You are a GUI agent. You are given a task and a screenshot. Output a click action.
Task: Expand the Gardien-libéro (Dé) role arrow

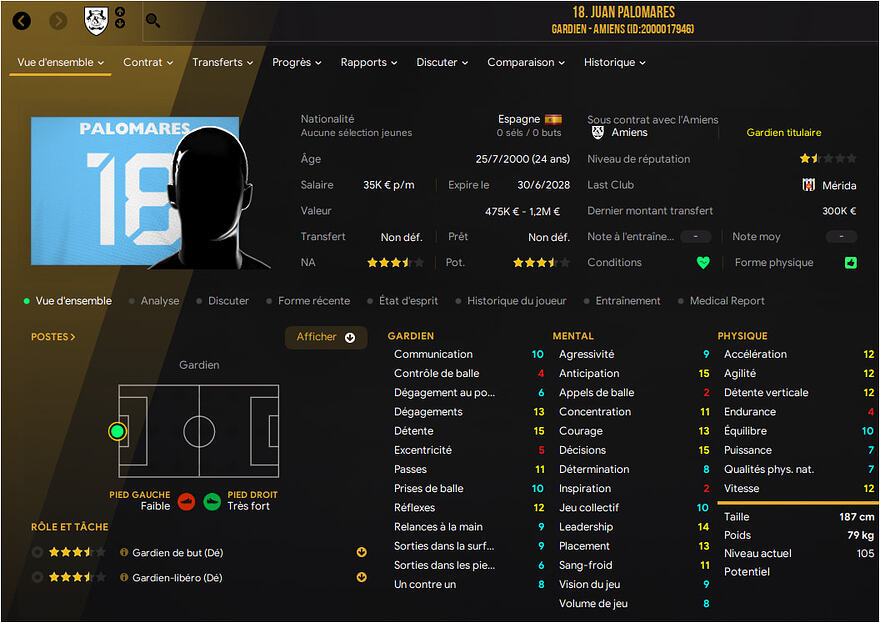click(x=361, y=578)
